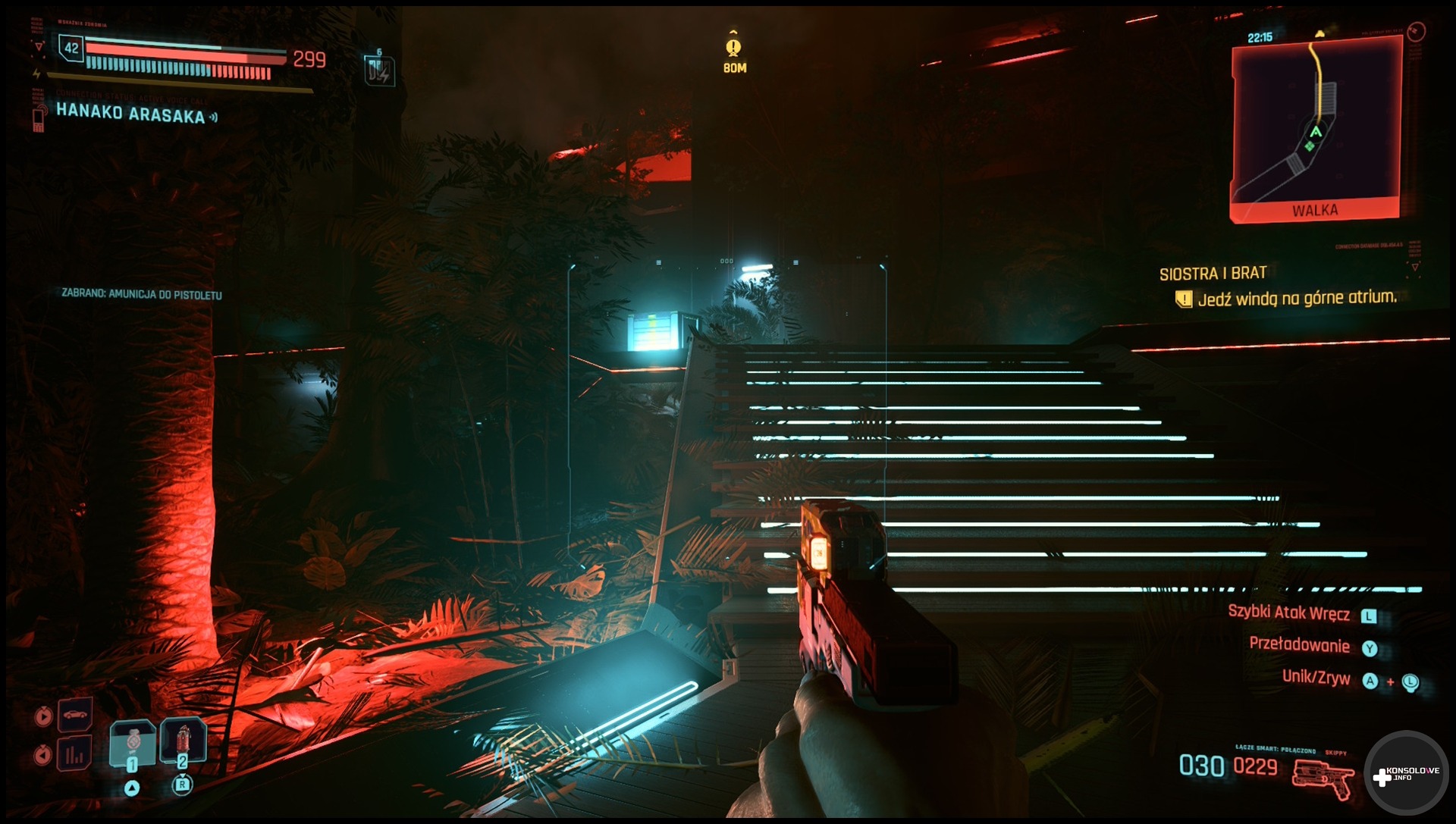This screenshot has height=824, width=1456.
Task: Click the level 42 badge
Action: (x=71, y=49)
